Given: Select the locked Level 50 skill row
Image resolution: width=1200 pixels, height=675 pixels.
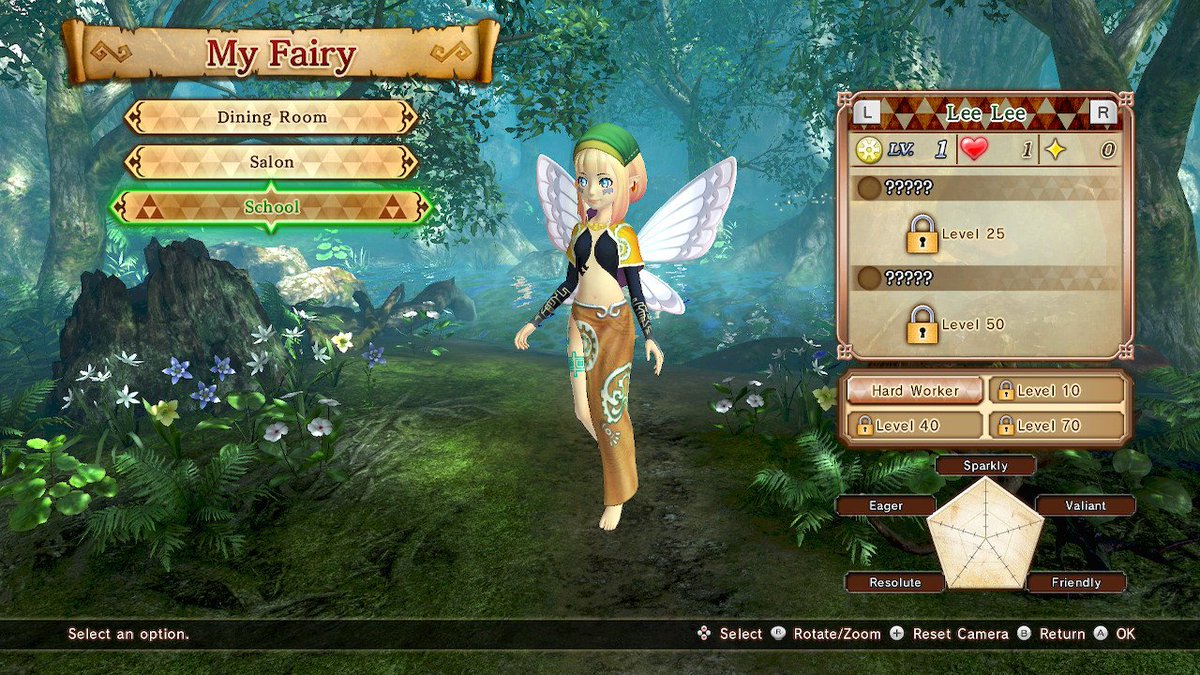Looking at the screenshot, I should click(x=985, y=324).
